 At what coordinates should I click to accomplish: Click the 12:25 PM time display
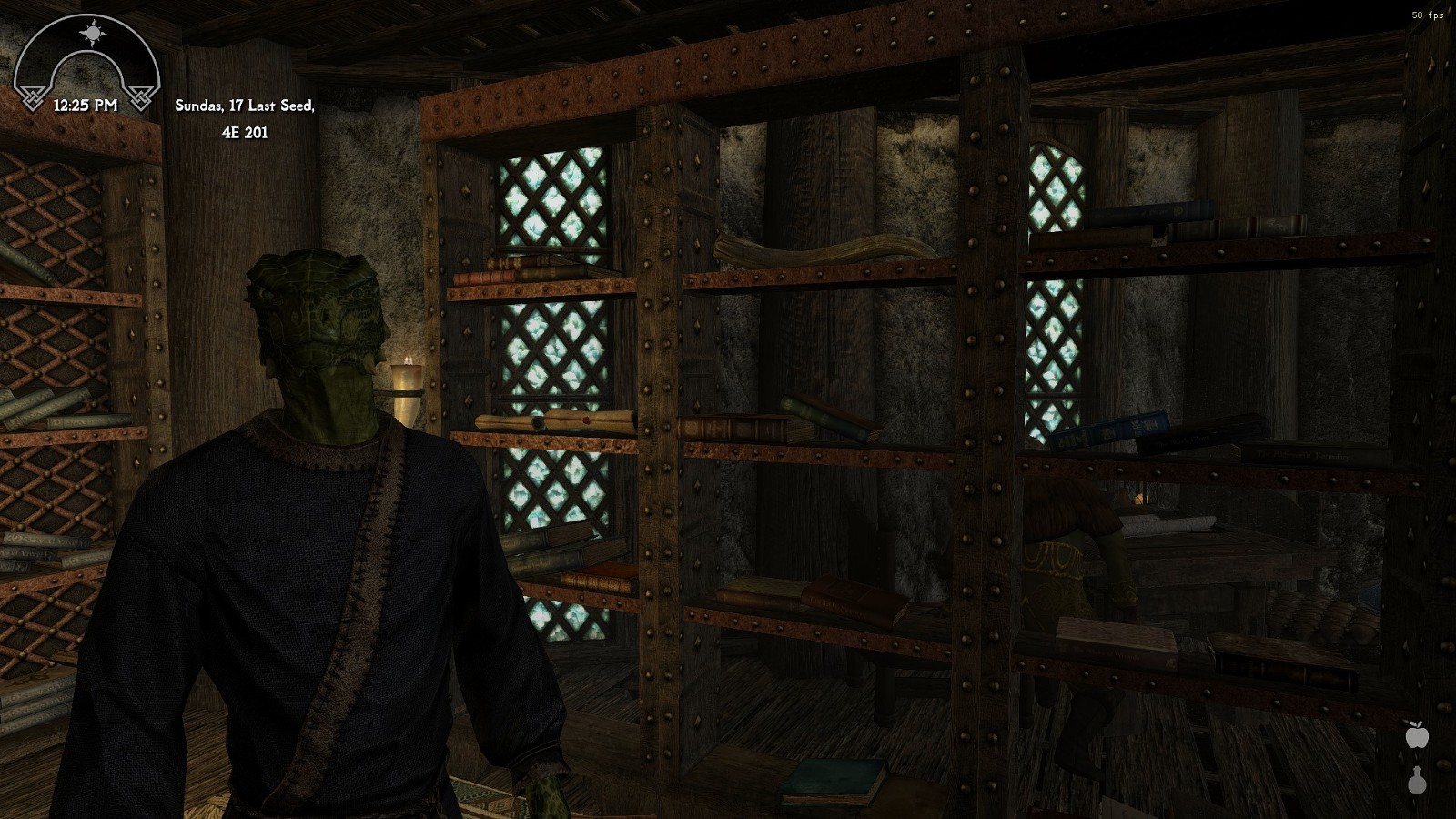[x=84, y=106]
